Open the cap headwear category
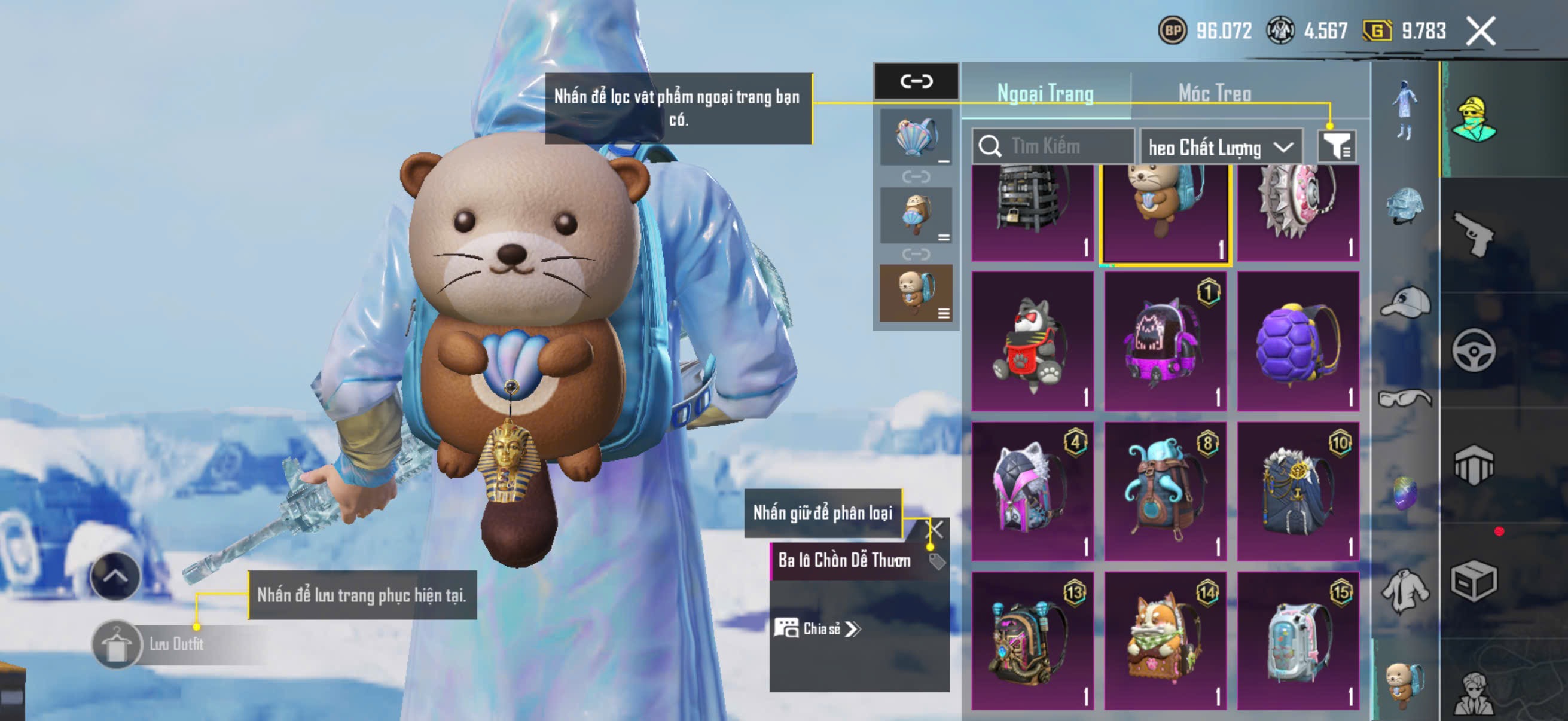1568x721 pixels. point(1404,303)
